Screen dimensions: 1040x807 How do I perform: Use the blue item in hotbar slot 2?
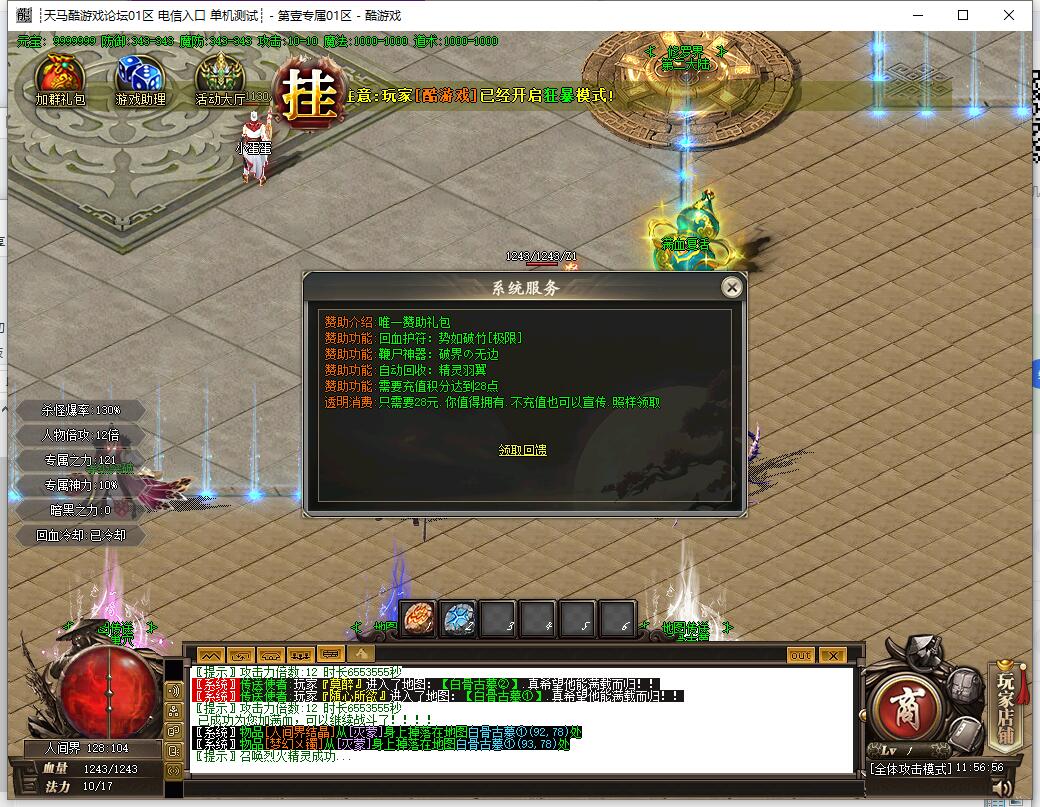tap(458, 619)
